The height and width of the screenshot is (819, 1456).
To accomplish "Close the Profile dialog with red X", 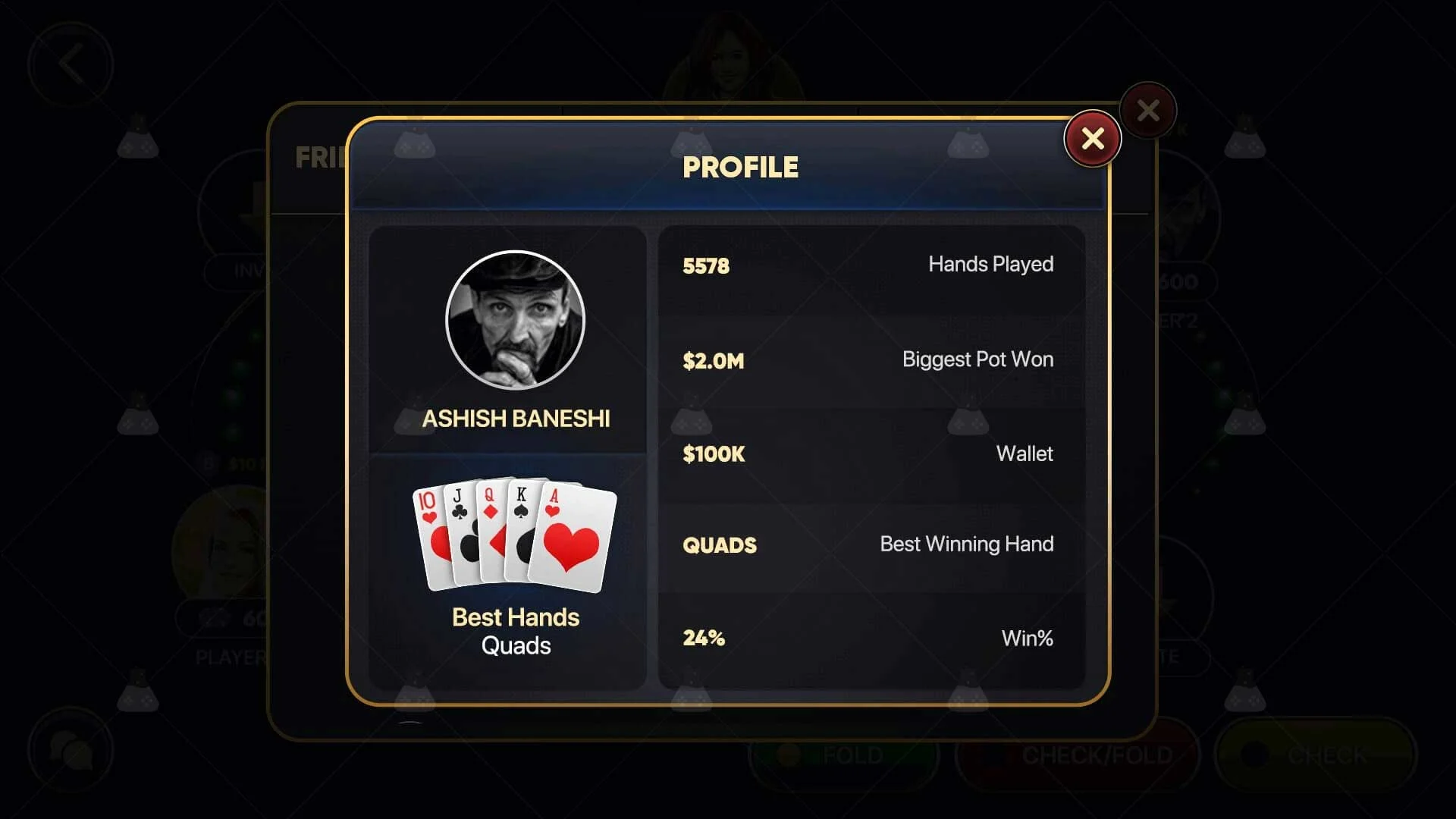I will (1092, 139).
